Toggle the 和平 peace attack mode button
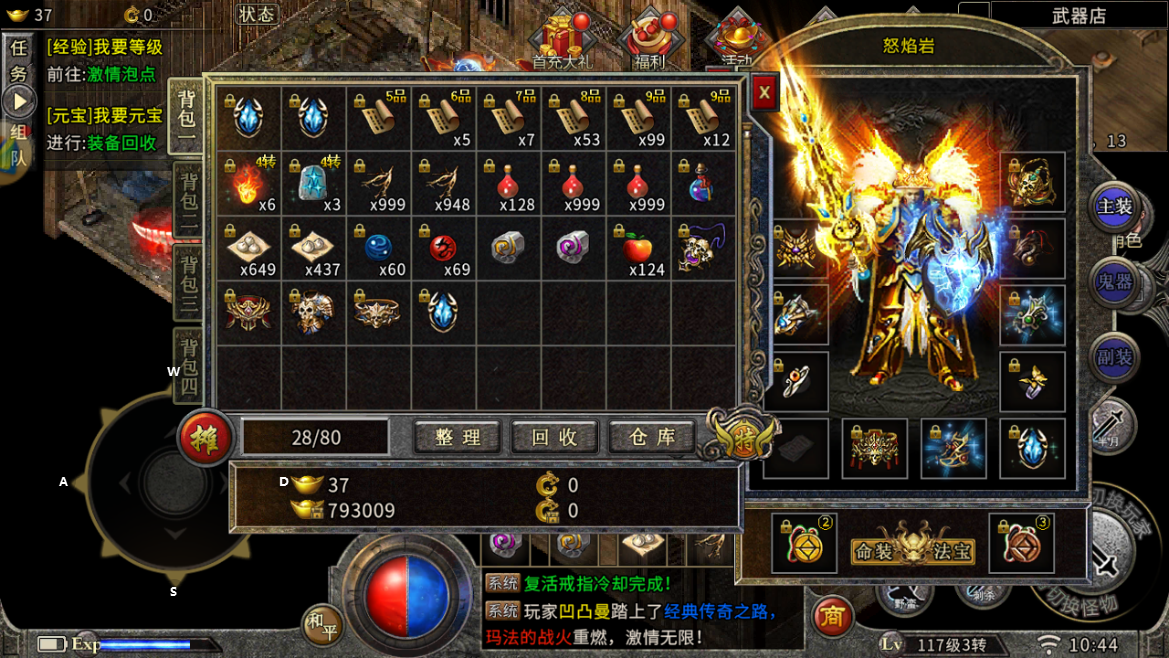The height and width of the screenshot is (658, 1169). point(322,623)
